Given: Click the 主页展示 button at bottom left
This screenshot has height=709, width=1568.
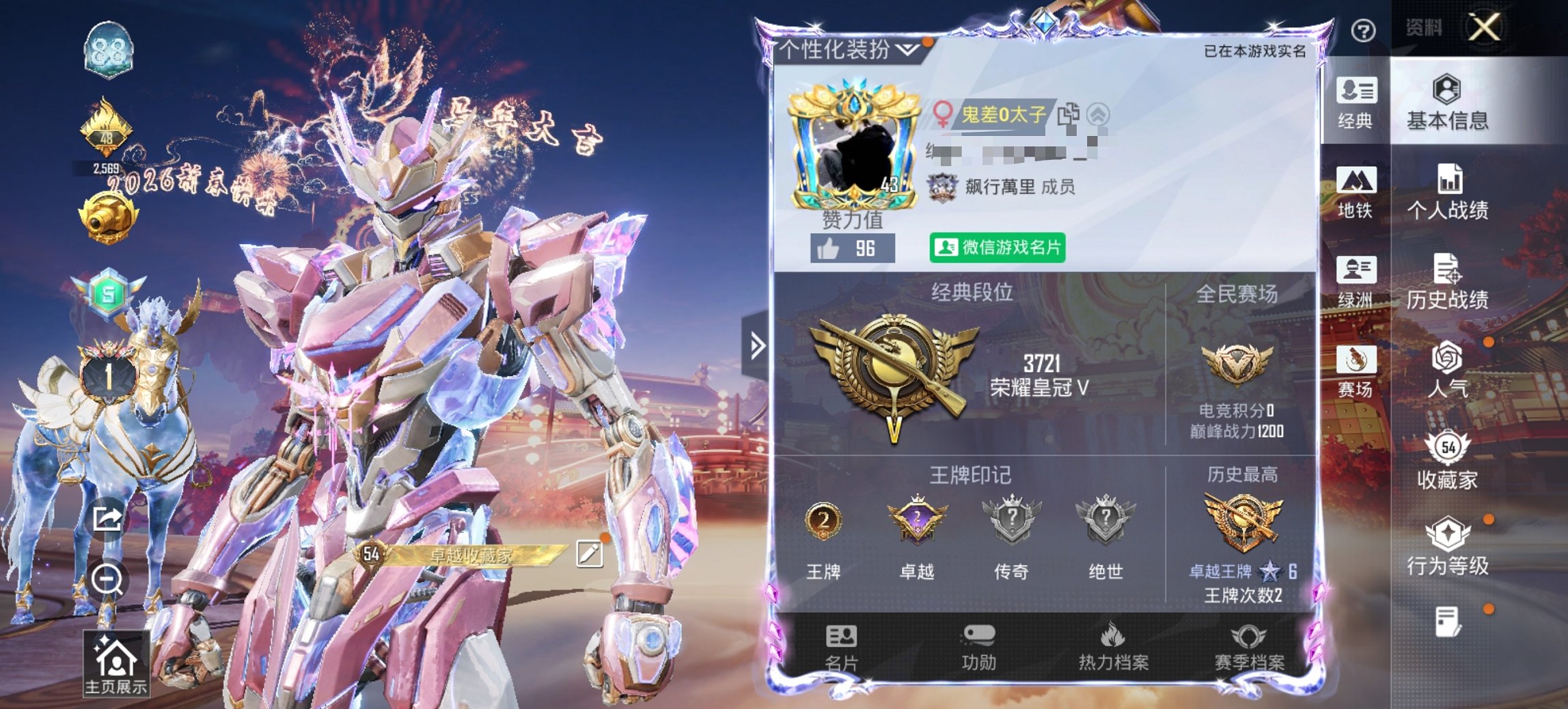Looking at the screenshot, I should coord(116,662).
